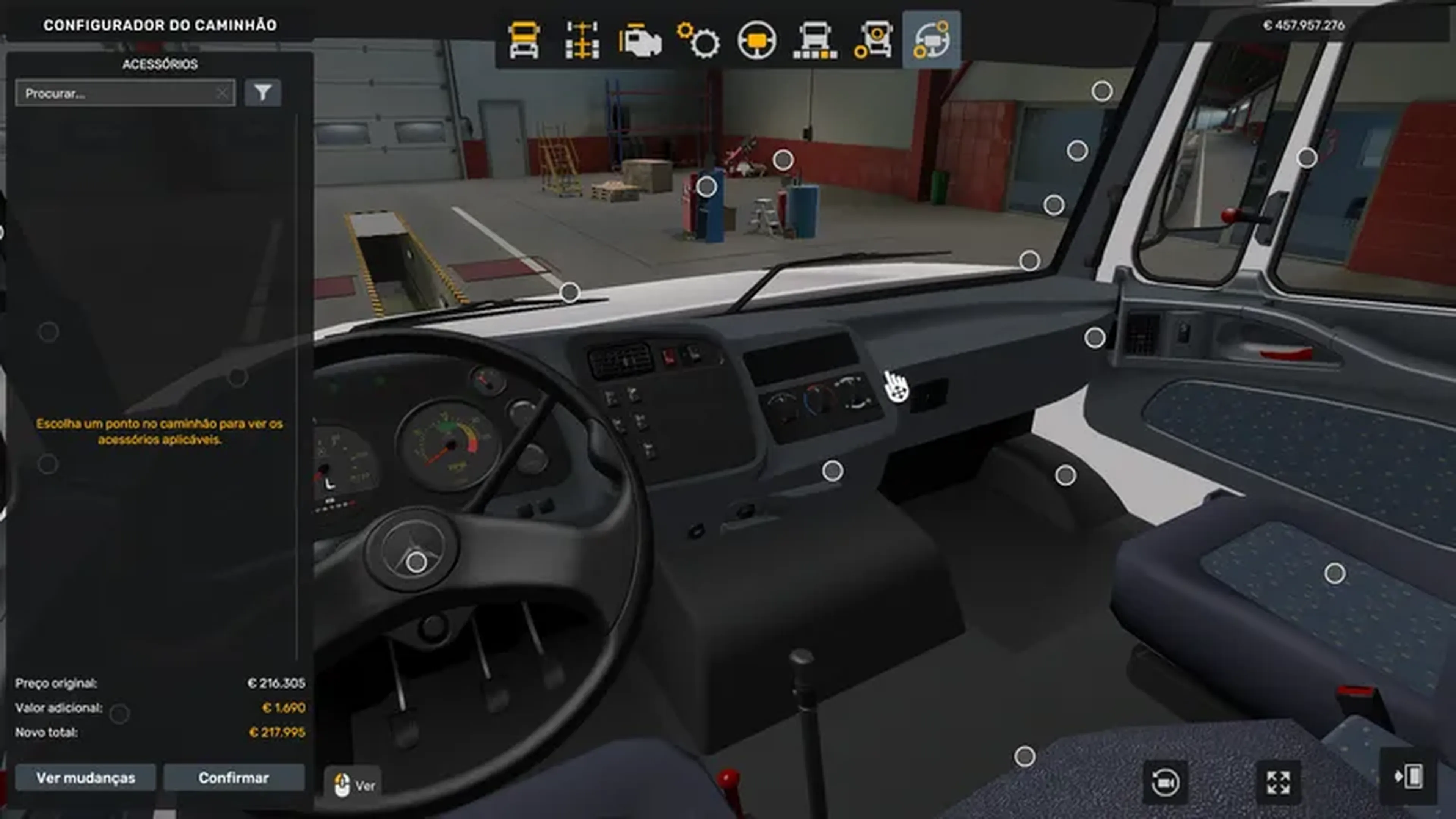Toggle the fullscreen expand arrows button

[1278, 782]
